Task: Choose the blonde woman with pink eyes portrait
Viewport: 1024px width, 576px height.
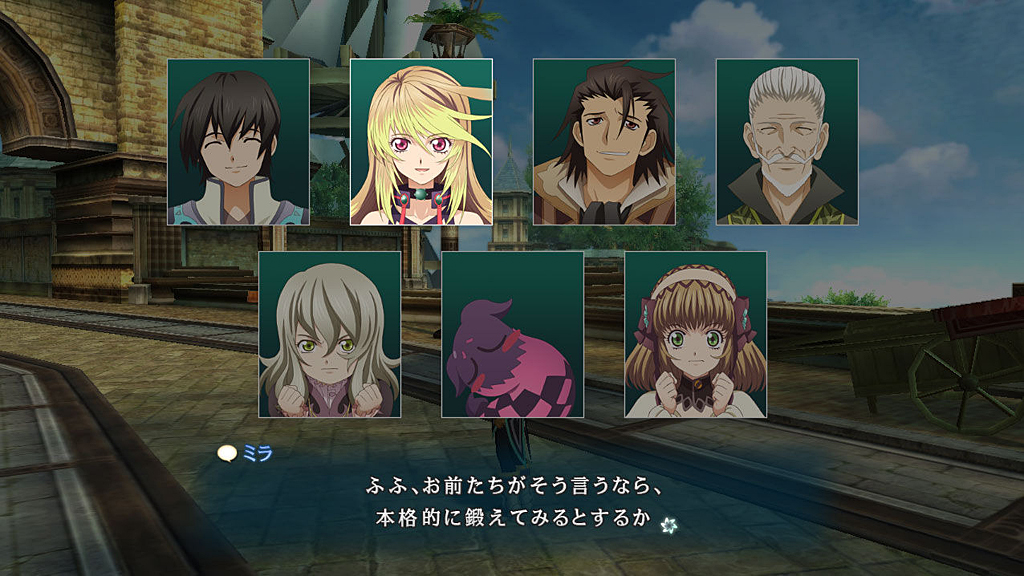Action: click(x=421, y=142)
